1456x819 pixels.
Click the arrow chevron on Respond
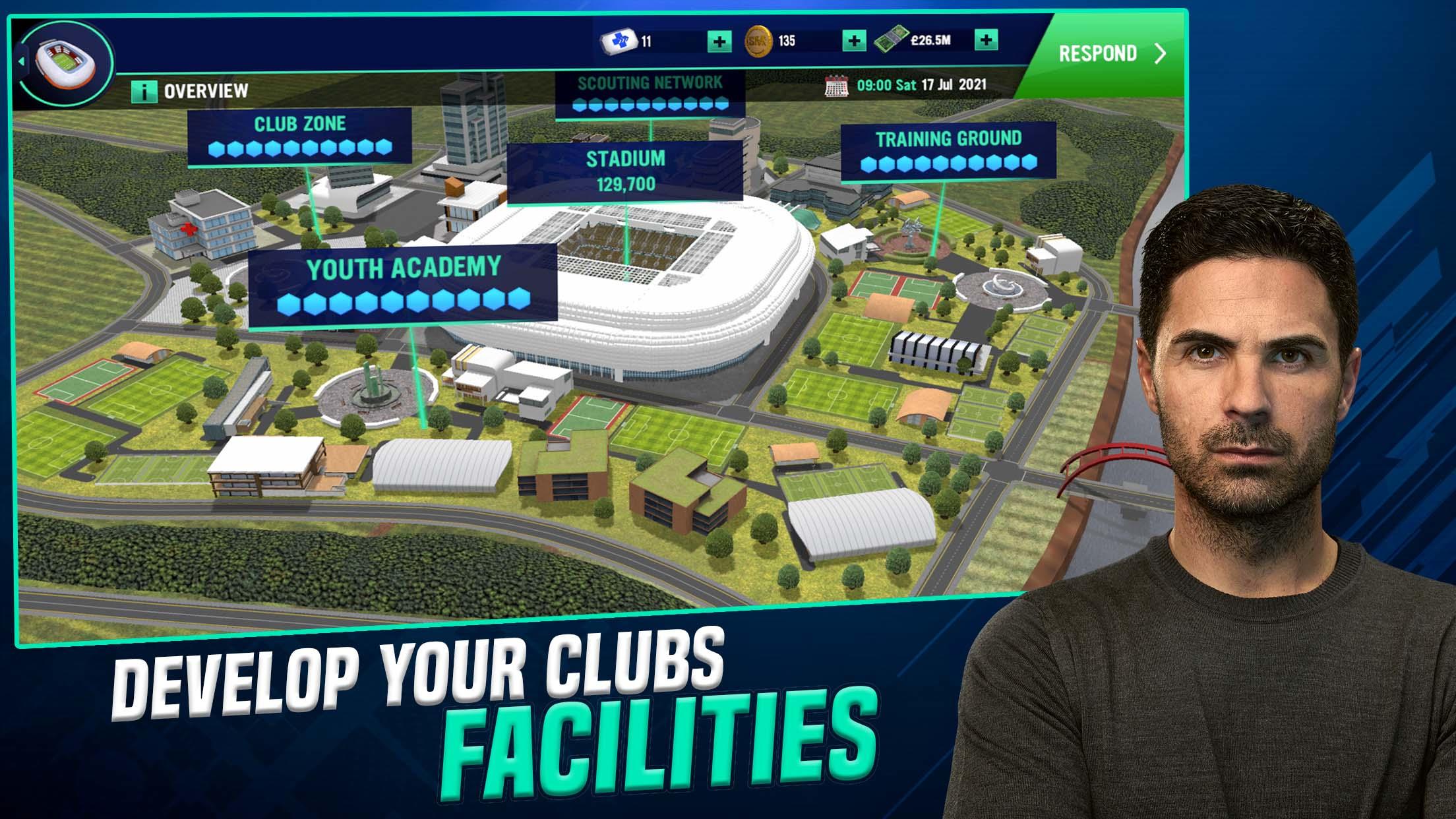click(x=1159, y=54)
